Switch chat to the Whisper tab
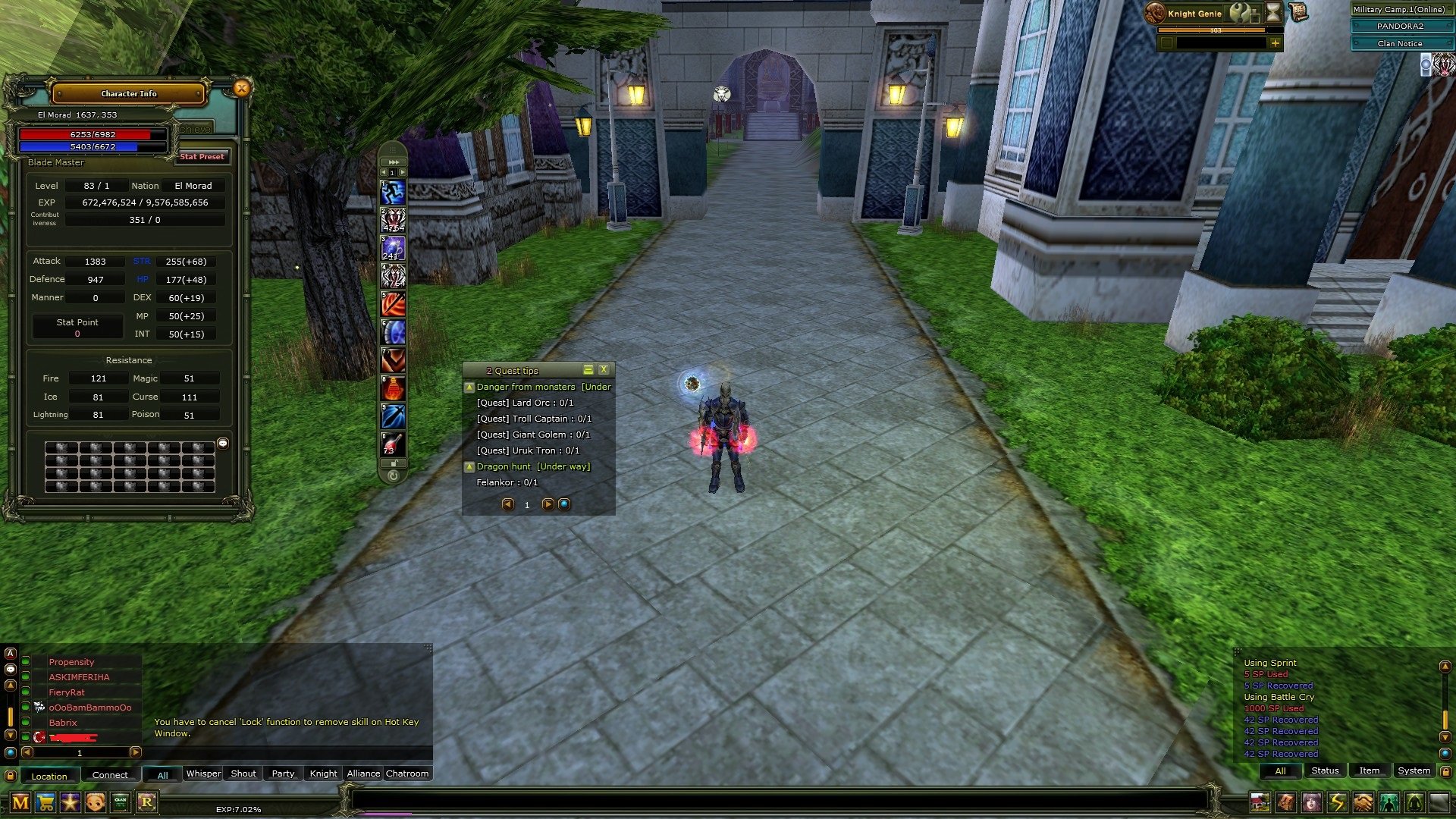 [x=203, y=773]
